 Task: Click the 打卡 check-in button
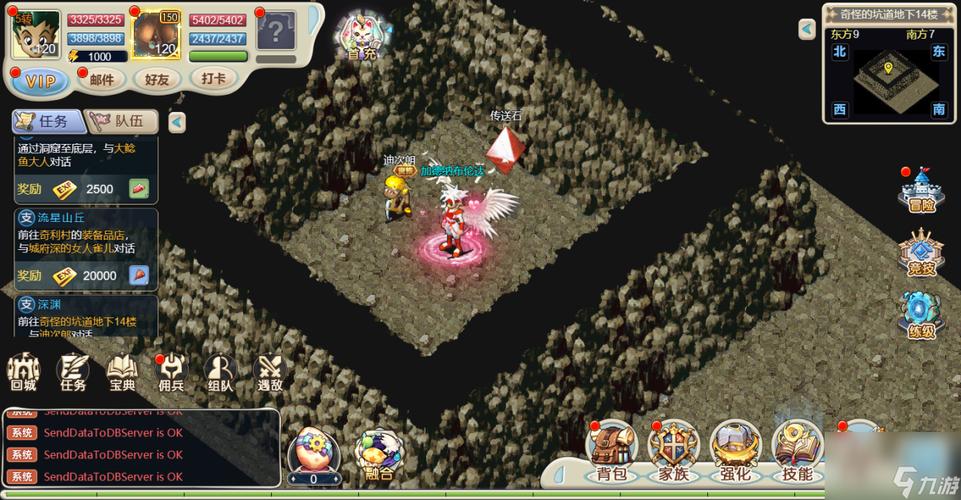(213, 78)
